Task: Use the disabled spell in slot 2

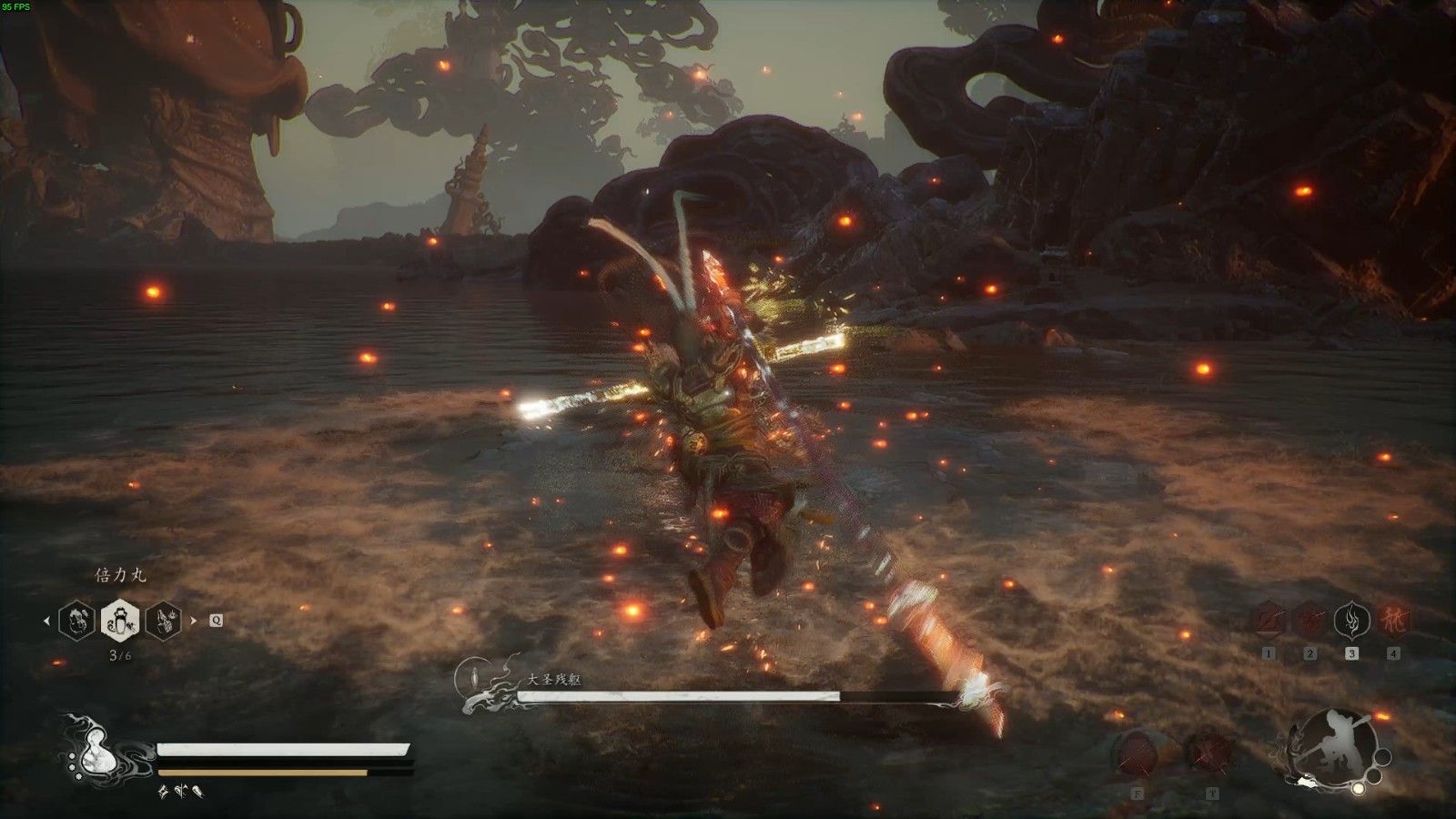Action: point(1310,621)
